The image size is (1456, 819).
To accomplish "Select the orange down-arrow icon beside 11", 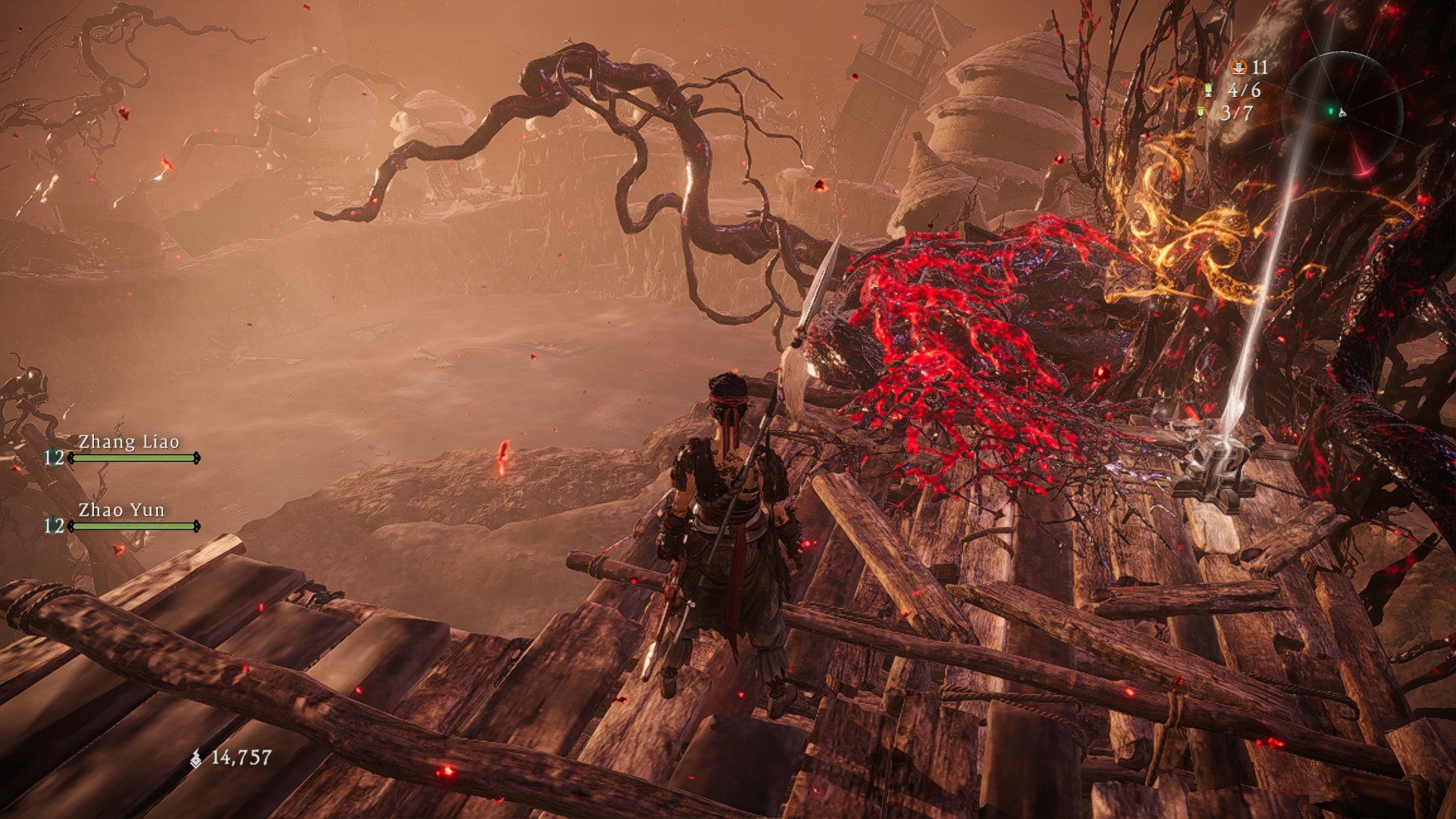I will tap(1239, 67).
